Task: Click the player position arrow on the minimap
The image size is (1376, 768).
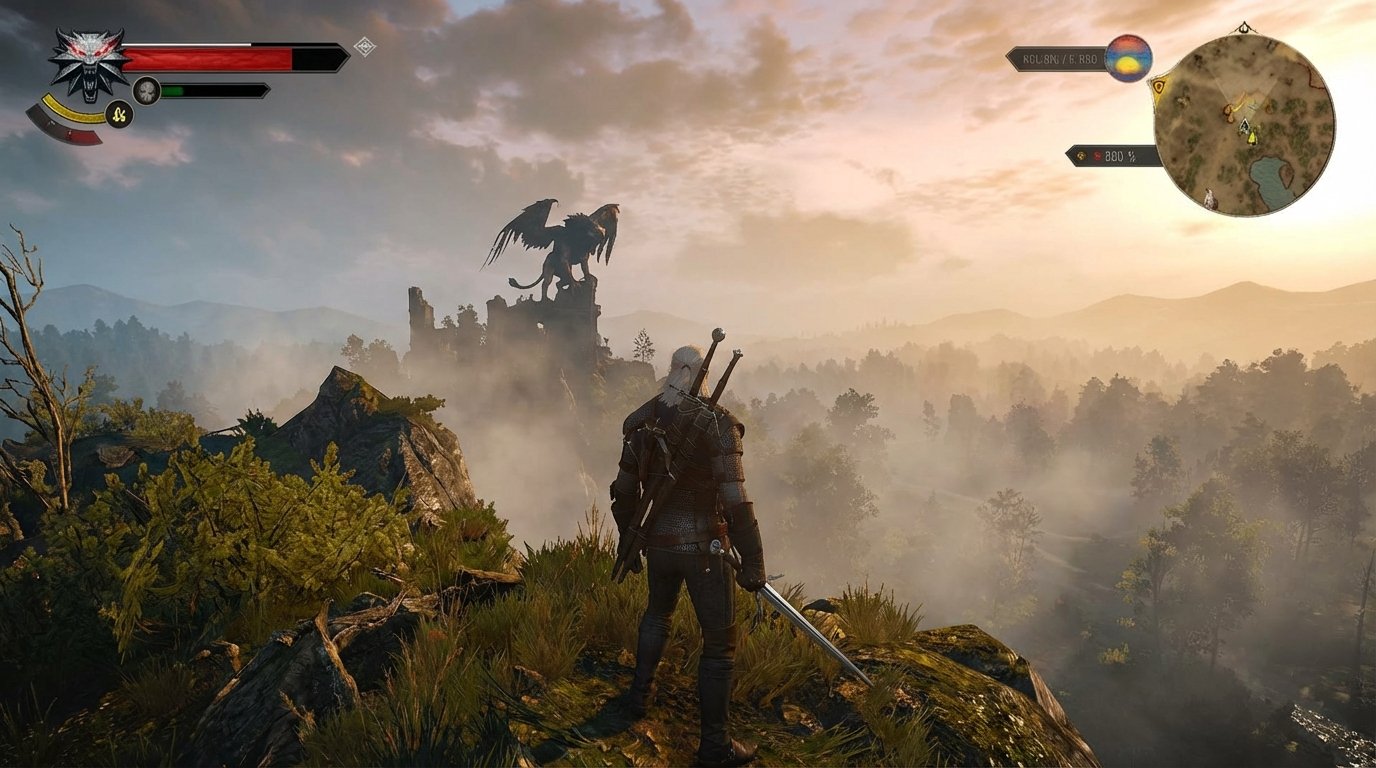Action: (x=1244, y=124)
